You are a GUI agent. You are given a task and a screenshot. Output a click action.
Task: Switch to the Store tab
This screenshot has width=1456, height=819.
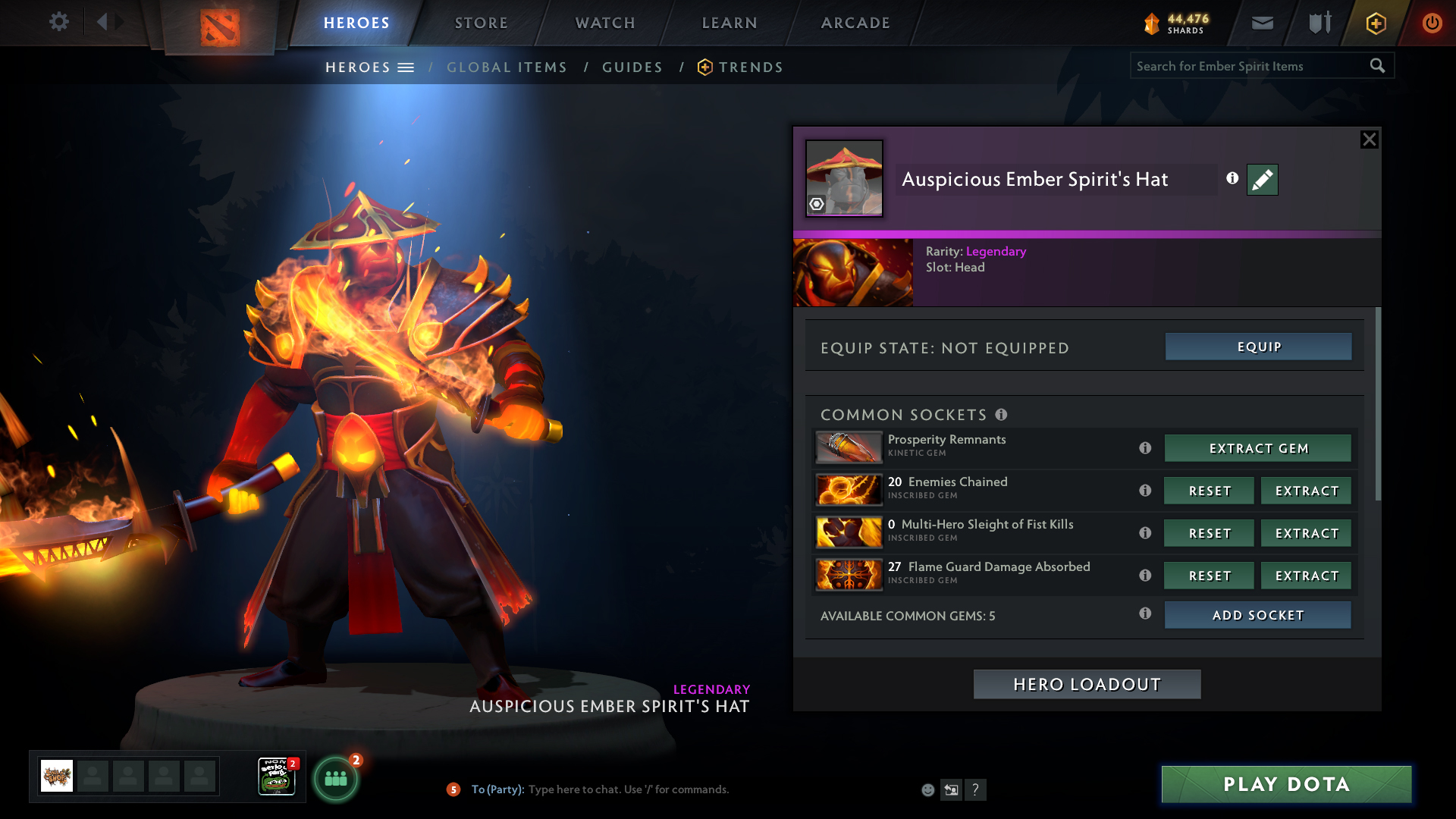pyautogui.click(x=482, y=23)
